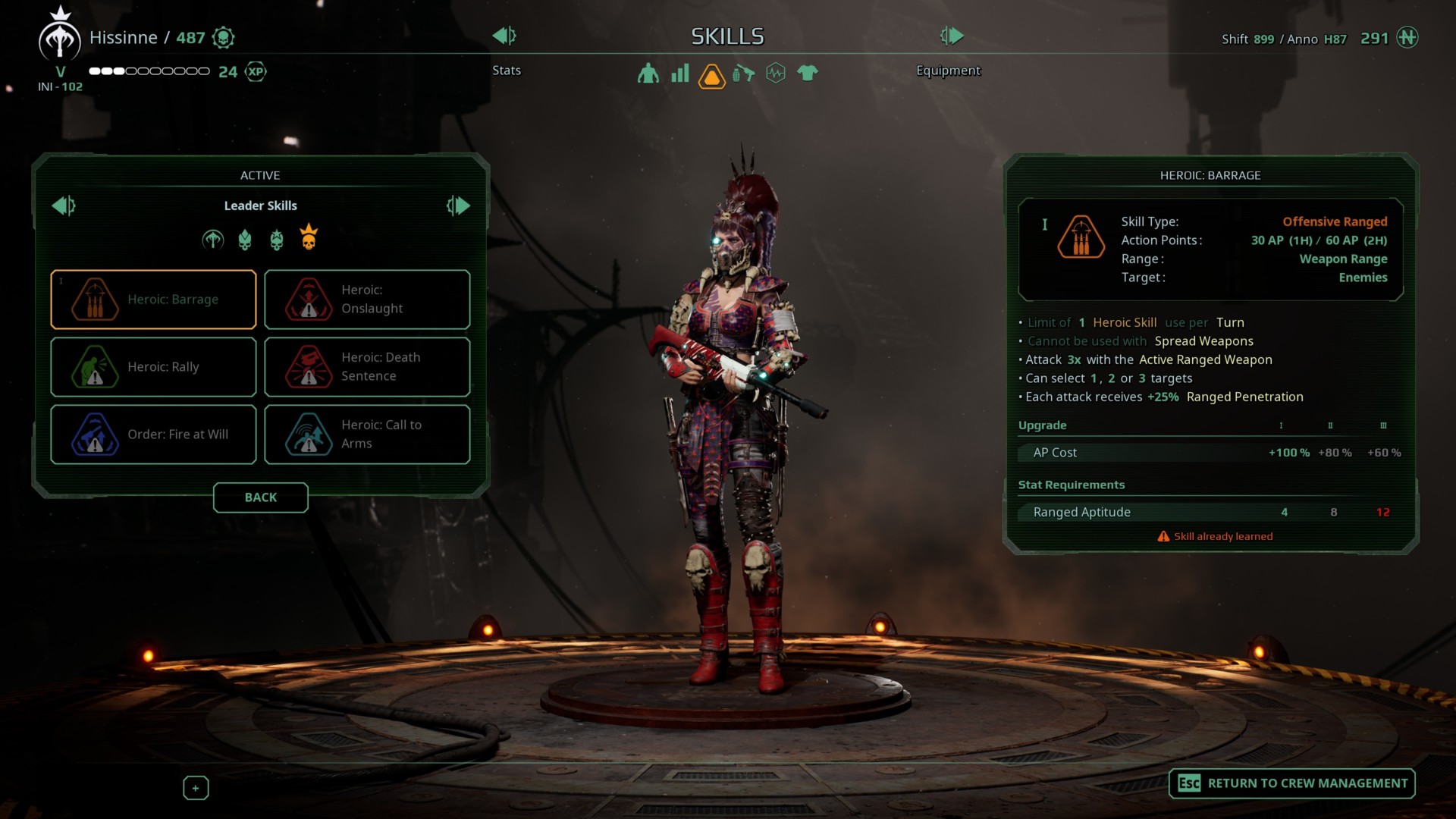Screen dimensions: 1456x819
Task: Select Order: Fire at Will skill
Action: coord(153,435)
